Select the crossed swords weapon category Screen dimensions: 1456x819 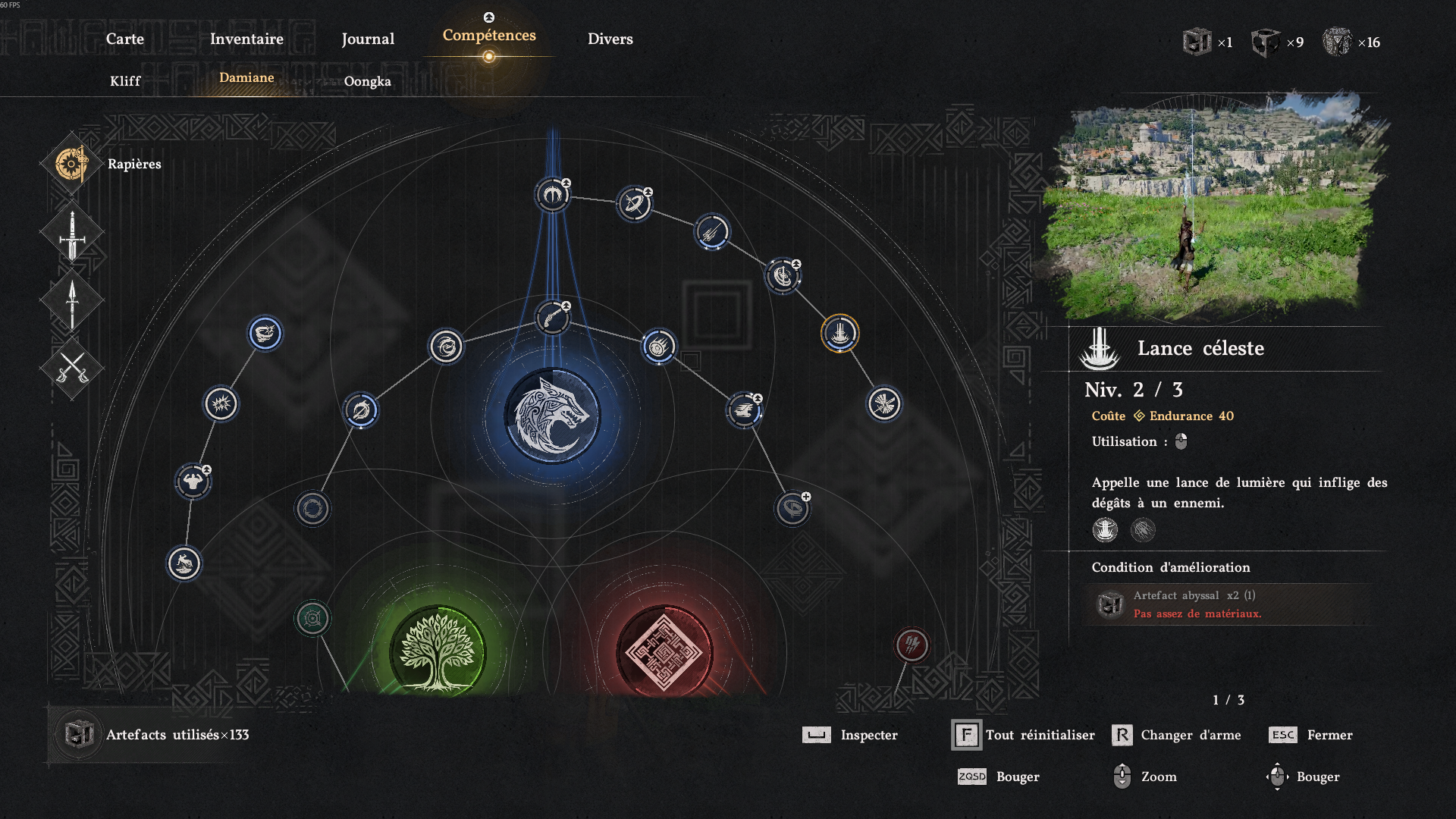pos(72,369)
